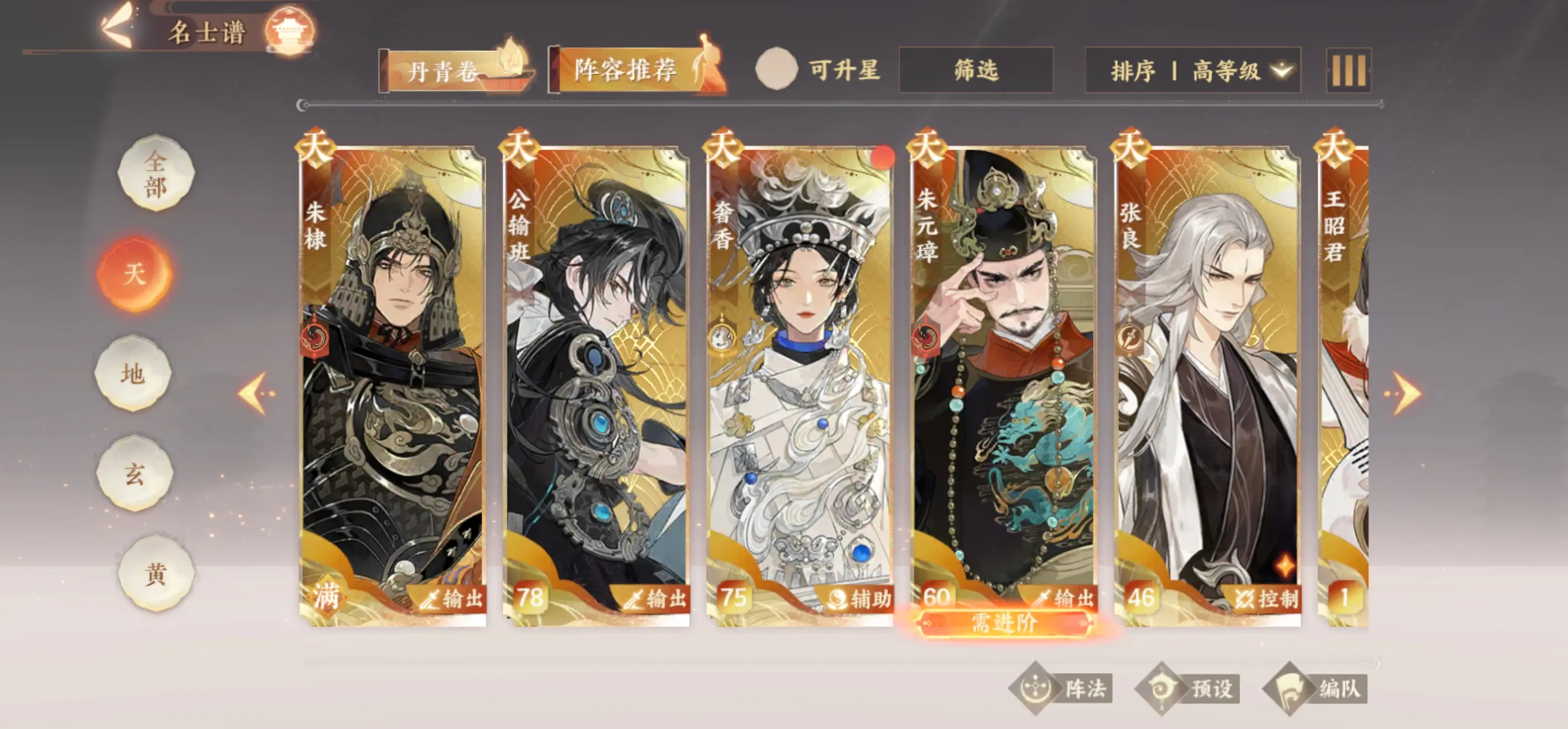Image resolution: width=1568 pixels, height=729 pixels.
Task: Go back using the arrow beside 名士谱
Action: click(x=117, y=27)
